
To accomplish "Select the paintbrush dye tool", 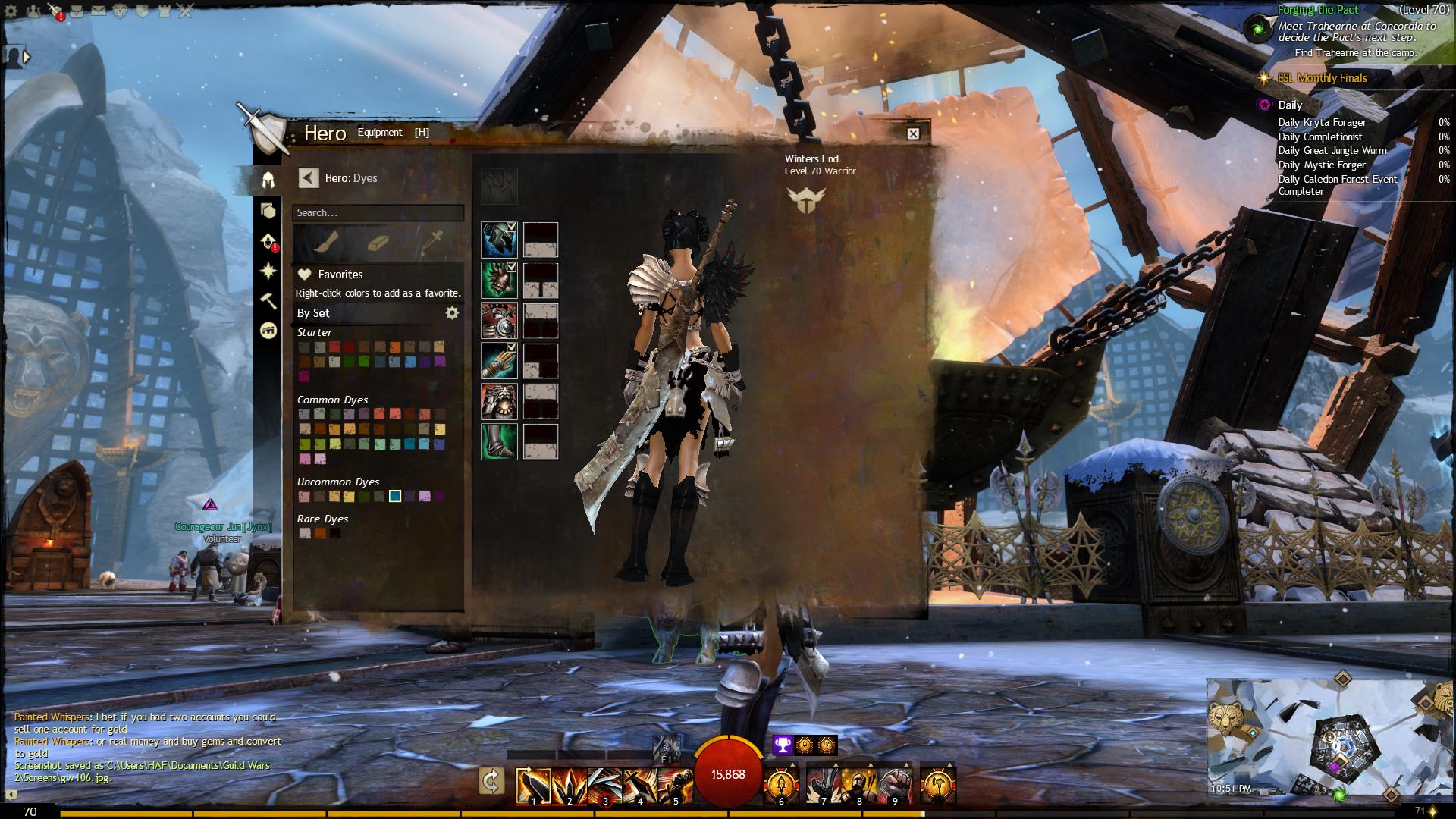I will pos(330,243).
